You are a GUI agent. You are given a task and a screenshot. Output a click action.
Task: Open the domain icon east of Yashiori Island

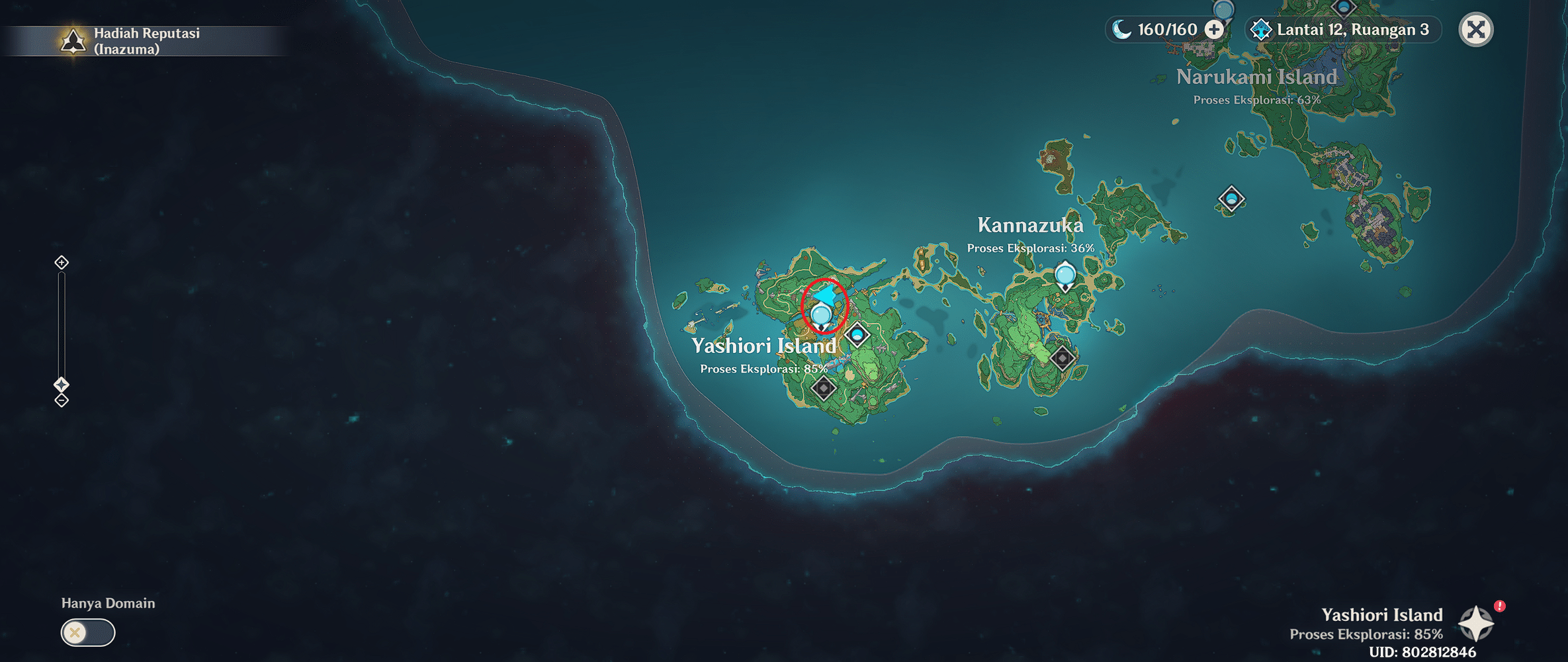click(858, 336)
